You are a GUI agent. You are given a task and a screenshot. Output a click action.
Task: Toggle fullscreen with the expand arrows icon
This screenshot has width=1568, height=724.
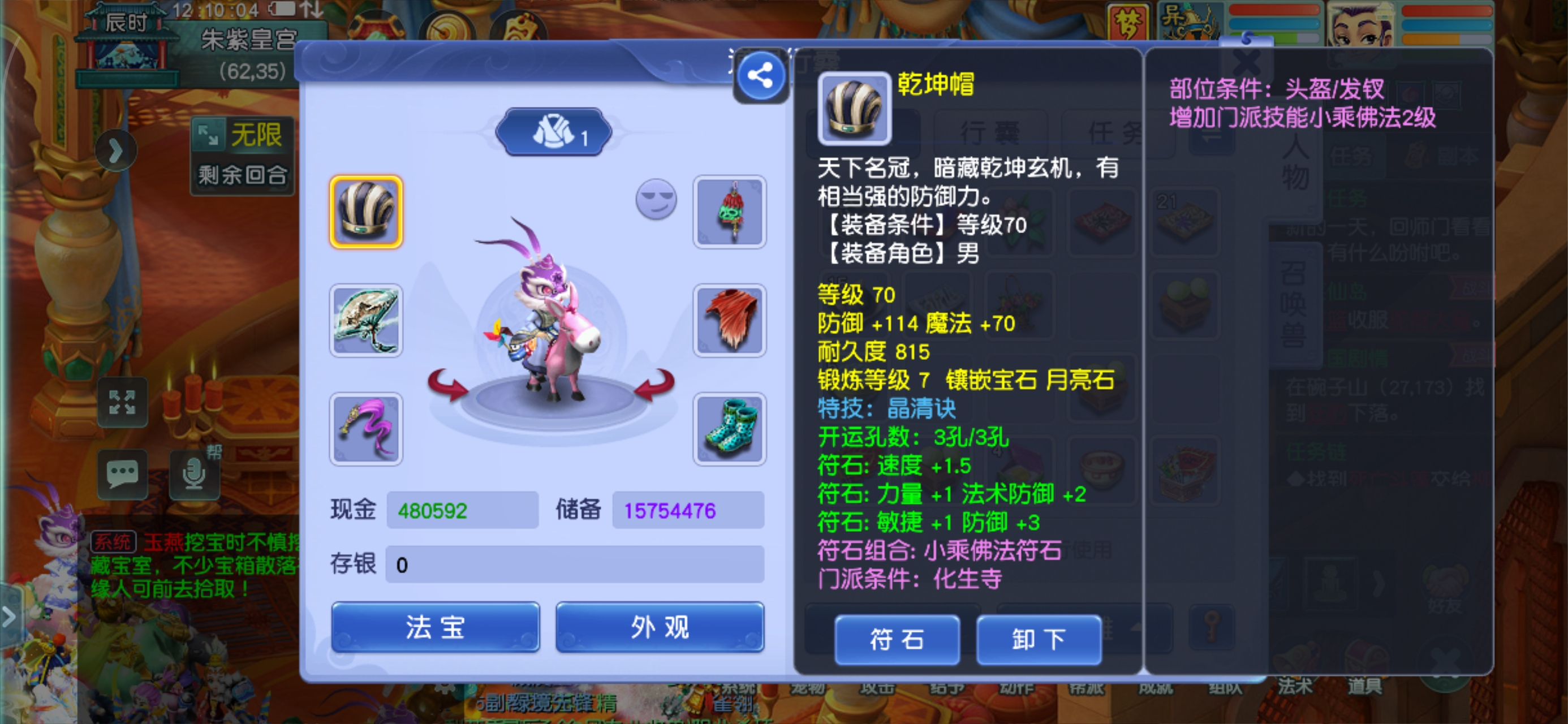click(123, 402)
